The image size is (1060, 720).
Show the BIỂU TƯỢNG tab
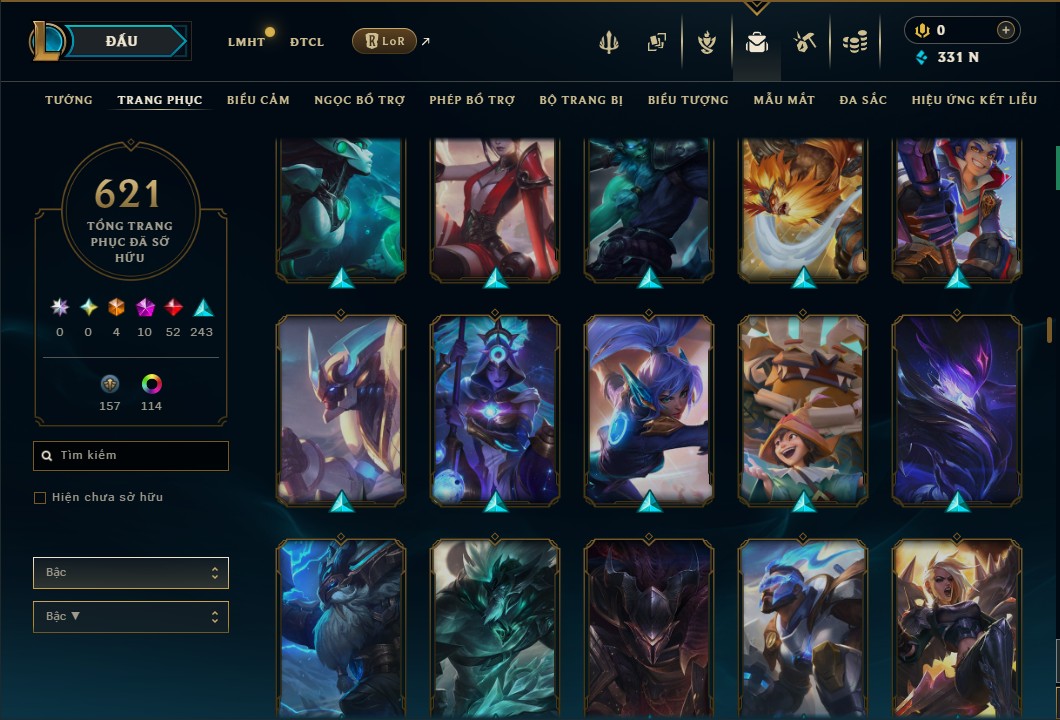(x=688, y=100)
